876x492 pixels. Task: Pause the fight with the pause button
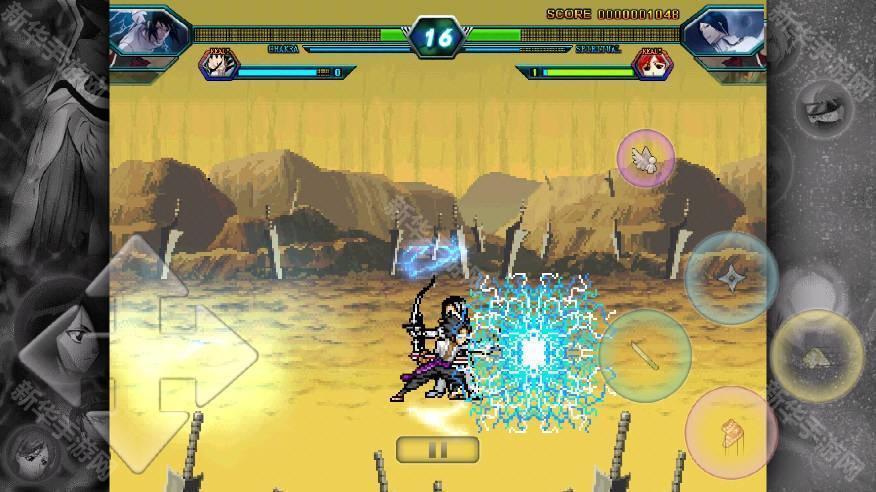point(437,449)
